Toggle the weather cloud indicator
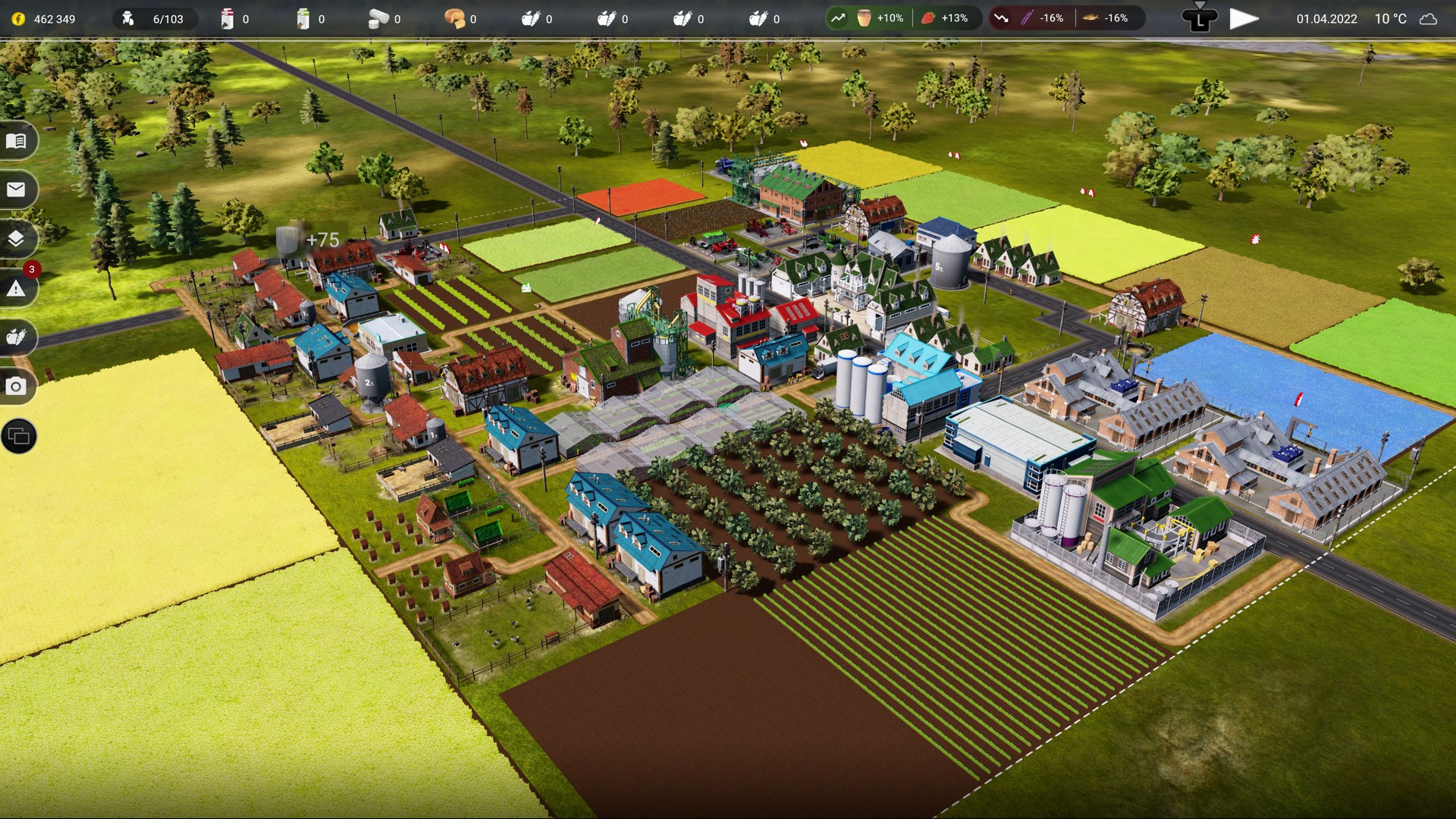 pyautogui.click(x=1429, y=20)
